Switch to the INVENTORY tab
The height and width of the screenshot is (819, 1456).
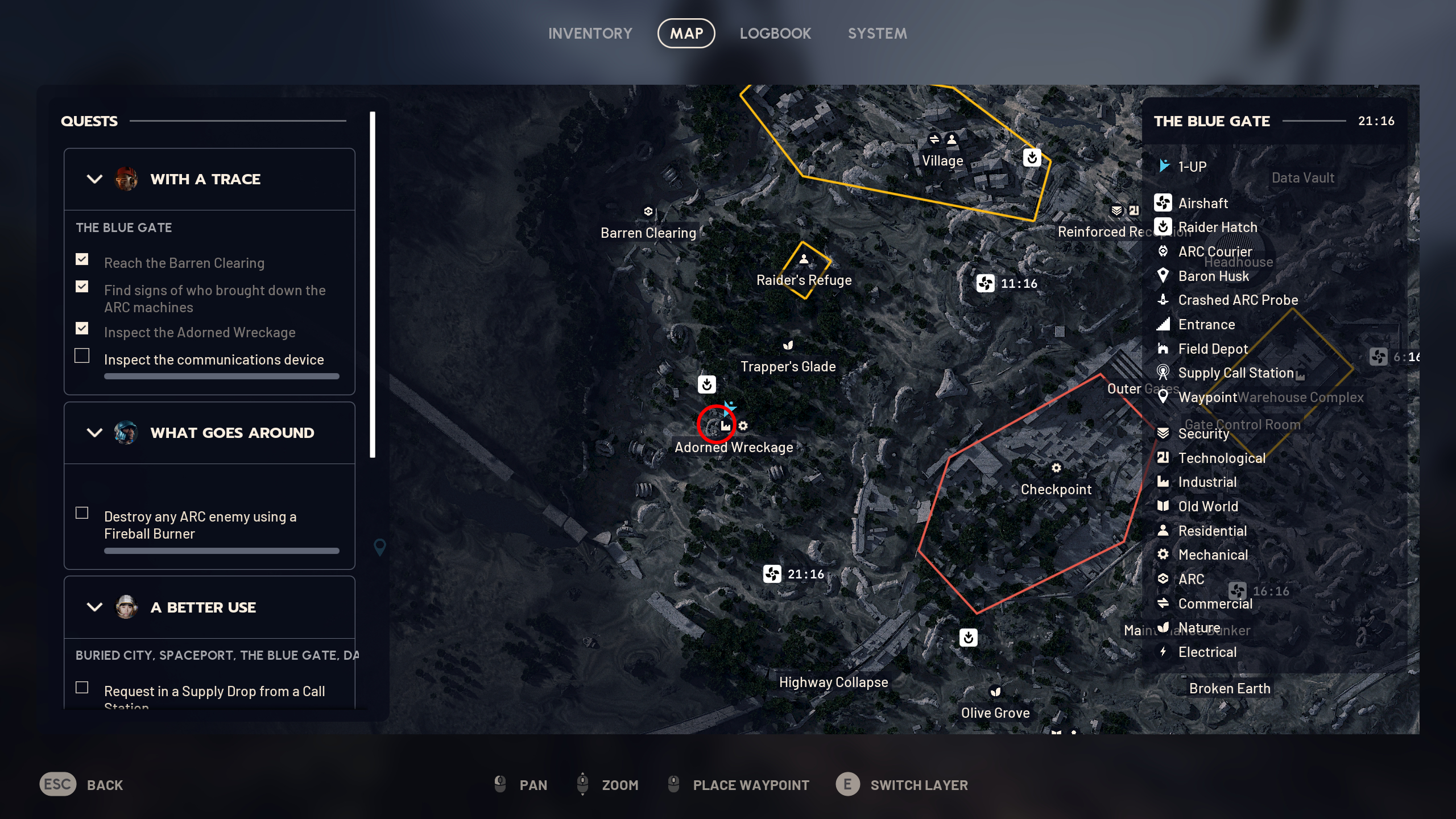(590, 33)
